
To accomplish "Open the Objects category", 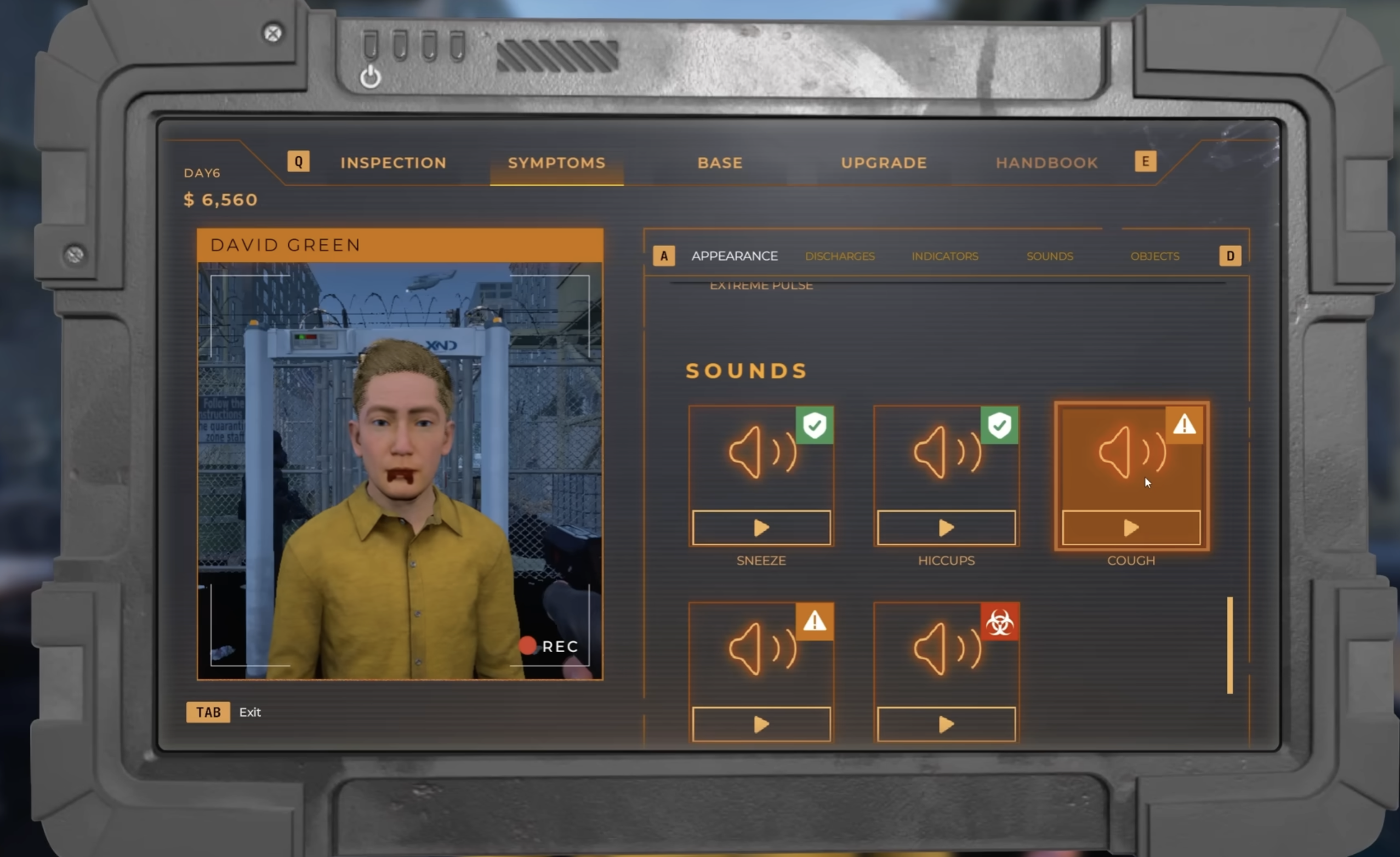I will coord(1154,256).
